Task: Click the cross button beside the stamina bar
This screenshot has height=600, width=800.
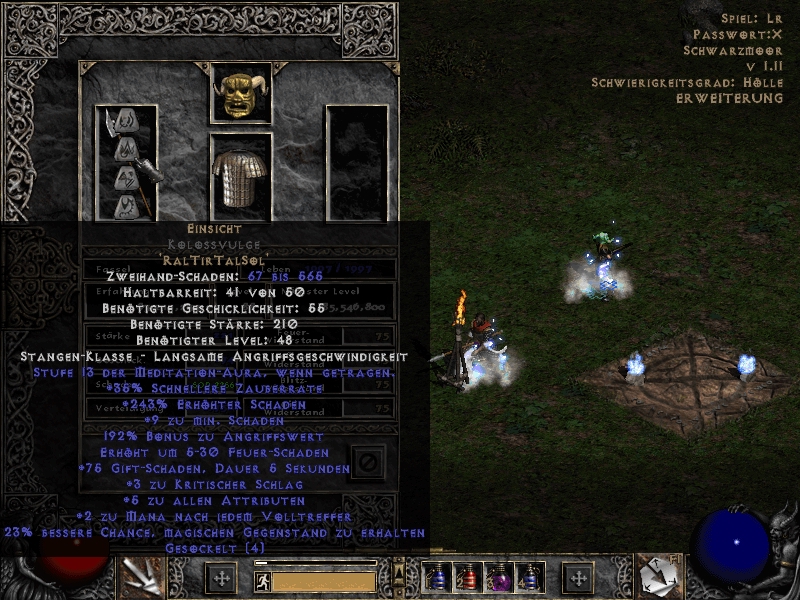Action: [221, 578]
